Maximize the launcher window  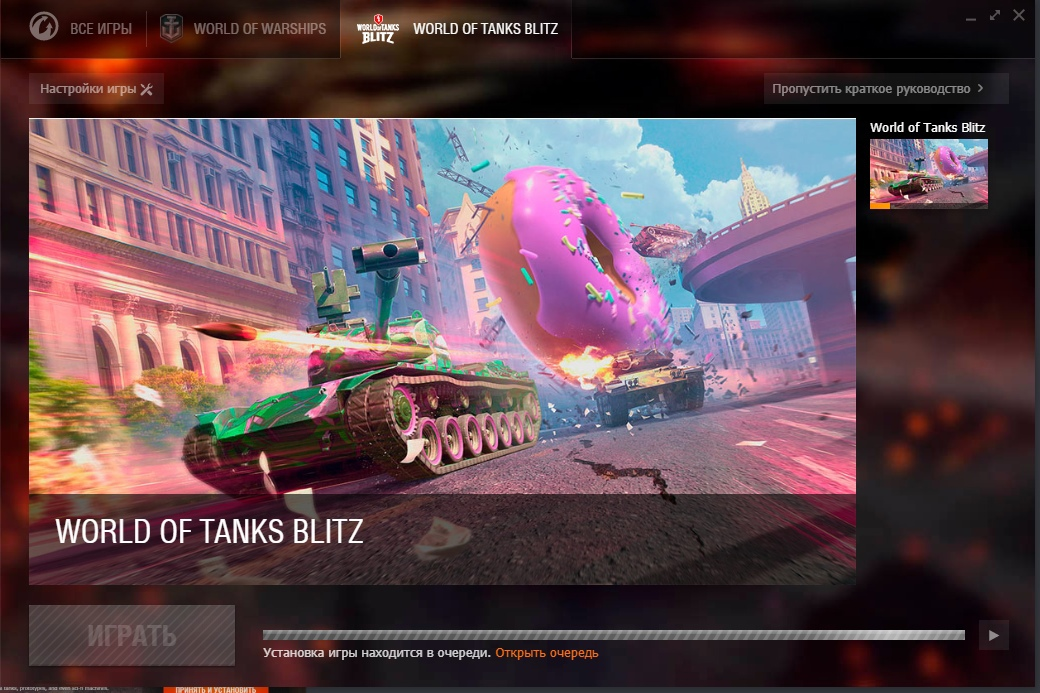[995, 15]
